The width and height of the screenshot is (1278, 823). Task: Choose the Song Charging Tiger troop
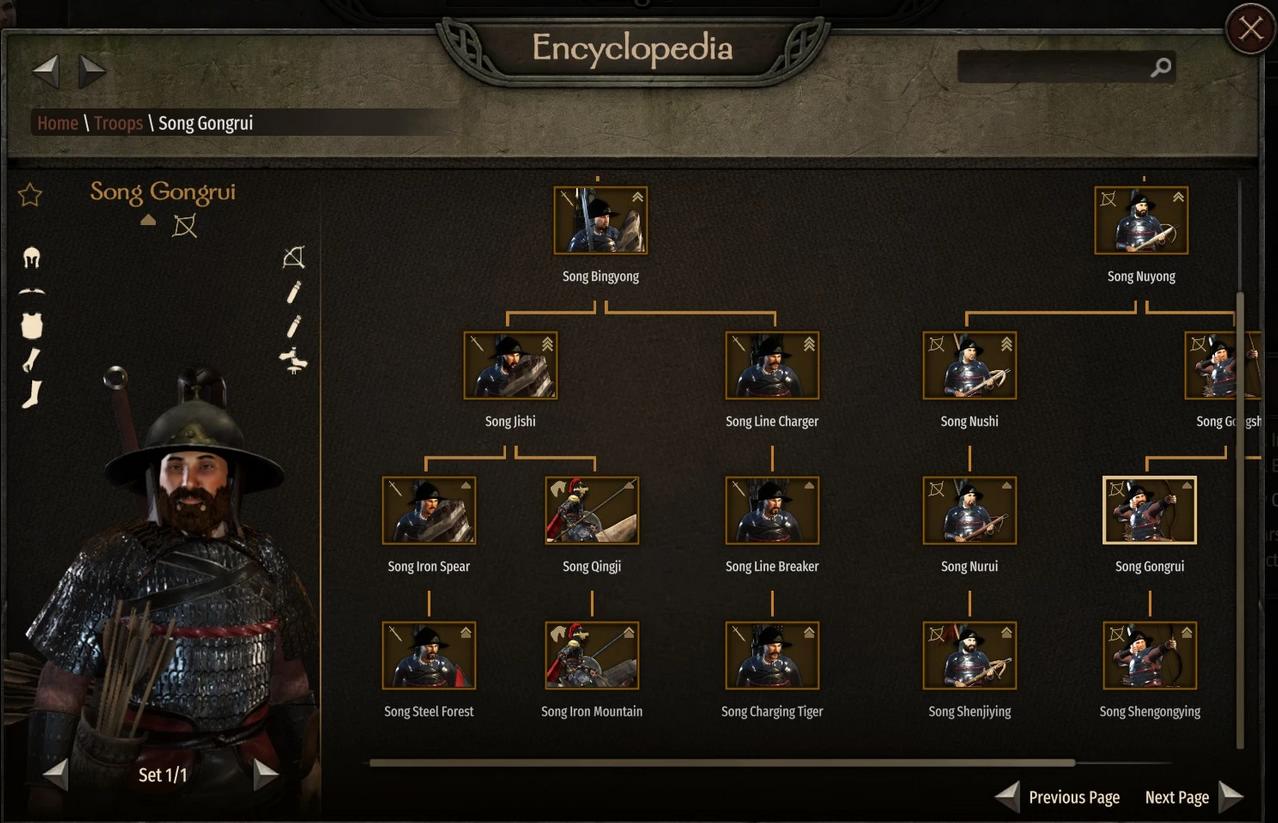click(772, 655)
